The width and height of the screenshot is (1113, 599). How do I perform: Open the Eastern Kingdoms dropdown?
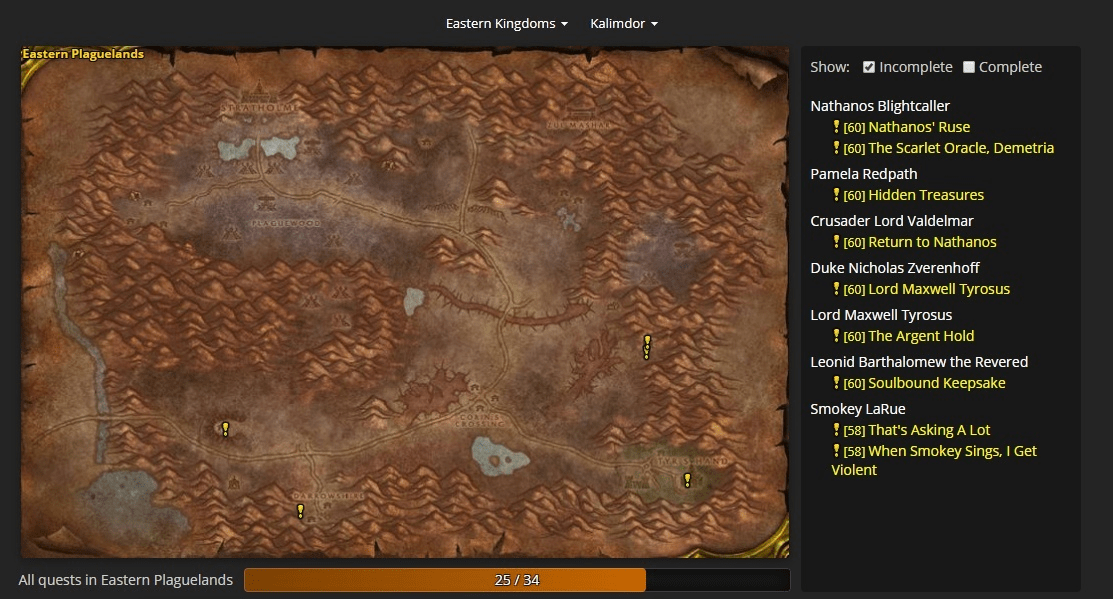[x=506, y=23]
